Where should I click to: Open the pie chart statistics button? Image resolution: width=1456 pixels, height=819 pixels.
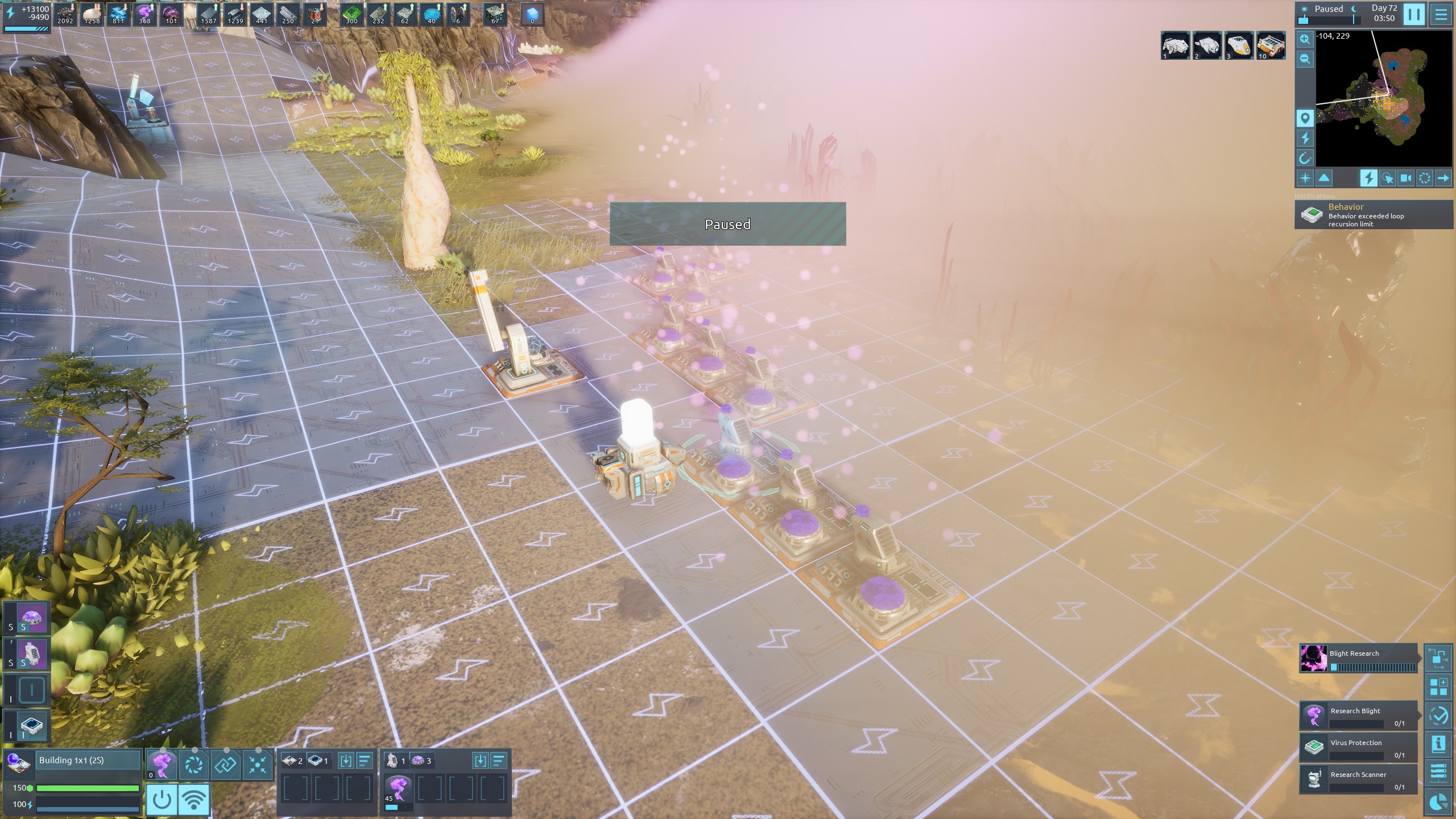pos(1438,802)
